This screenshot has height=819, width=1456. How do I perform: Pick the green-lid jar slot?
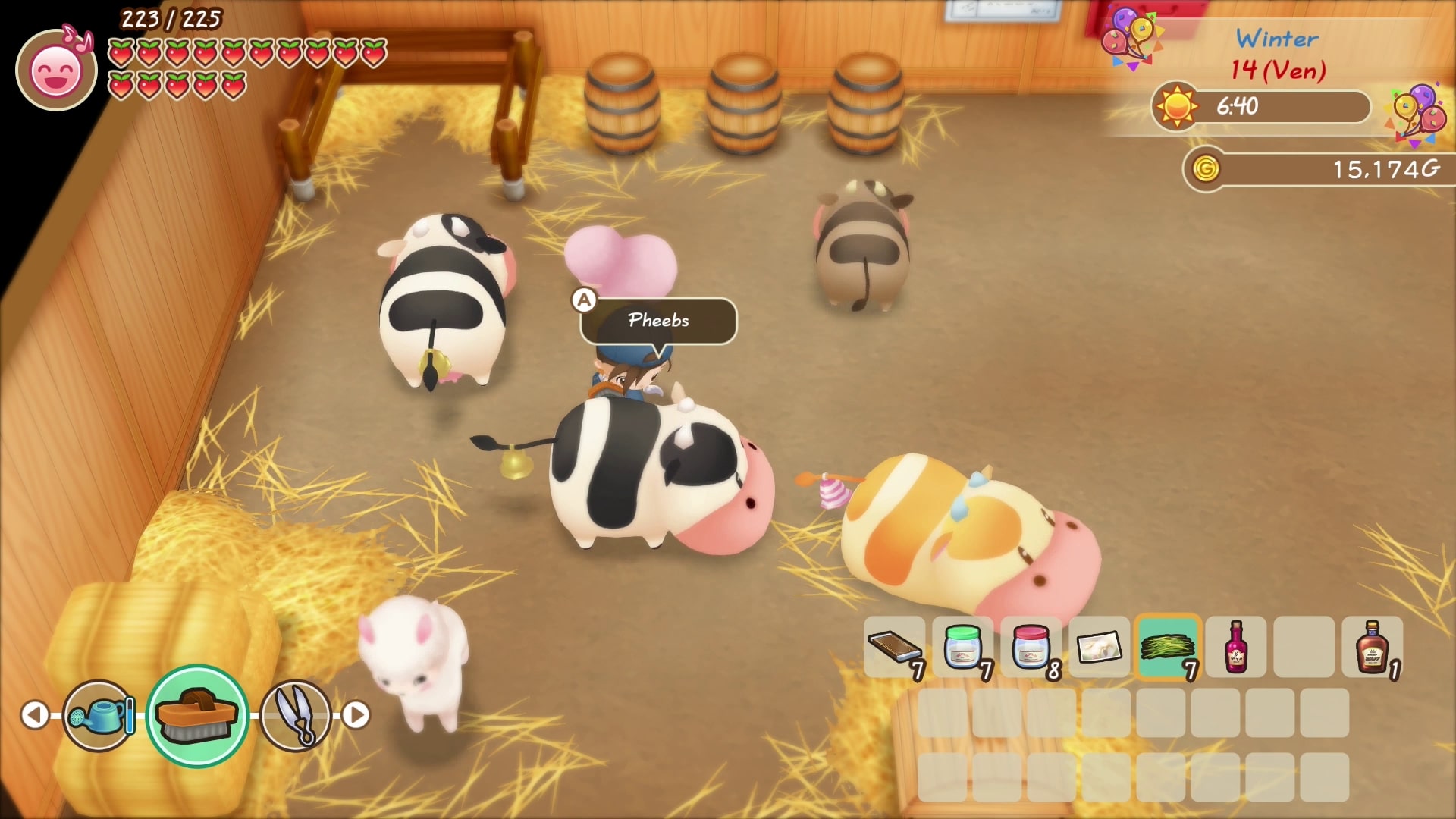click(963, 647)
